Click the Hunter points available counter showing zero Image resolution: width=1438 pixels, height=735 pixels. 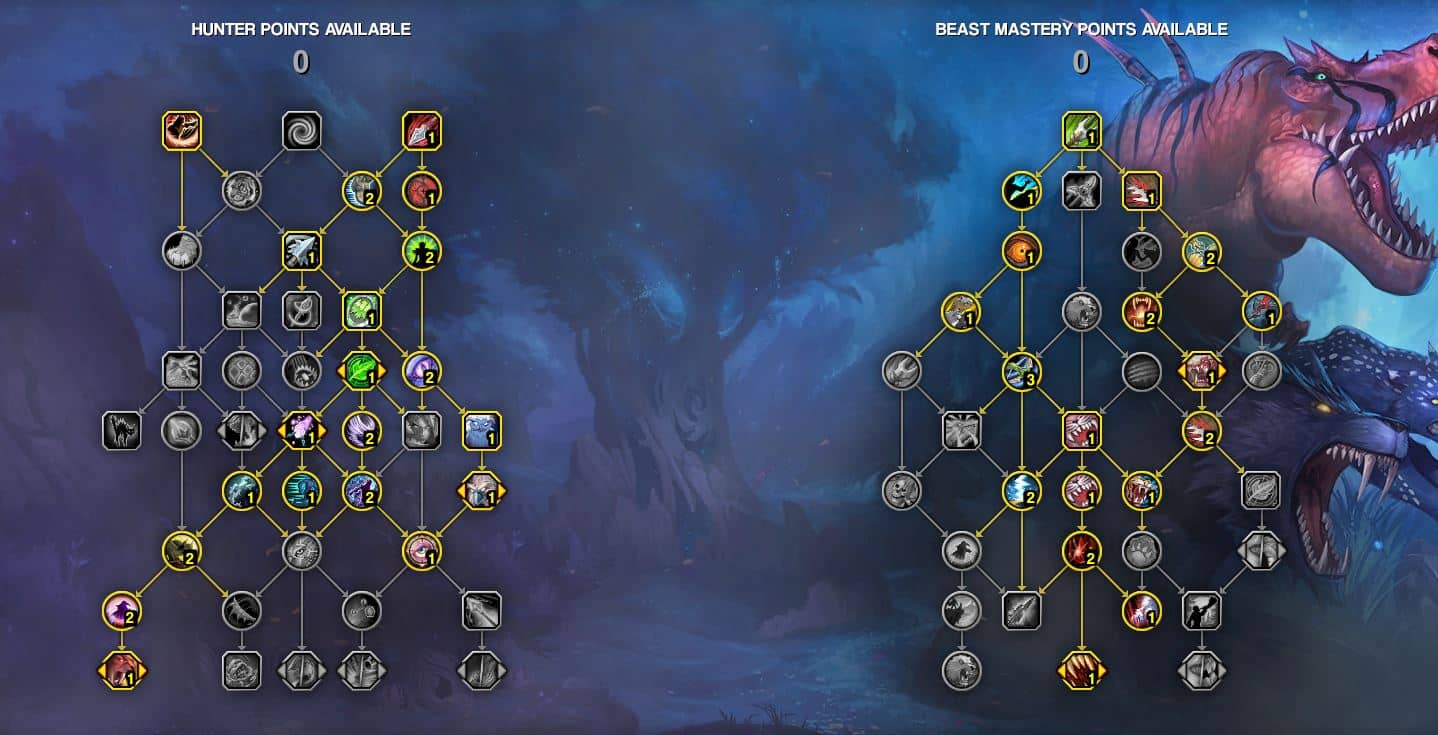(301, 62)
